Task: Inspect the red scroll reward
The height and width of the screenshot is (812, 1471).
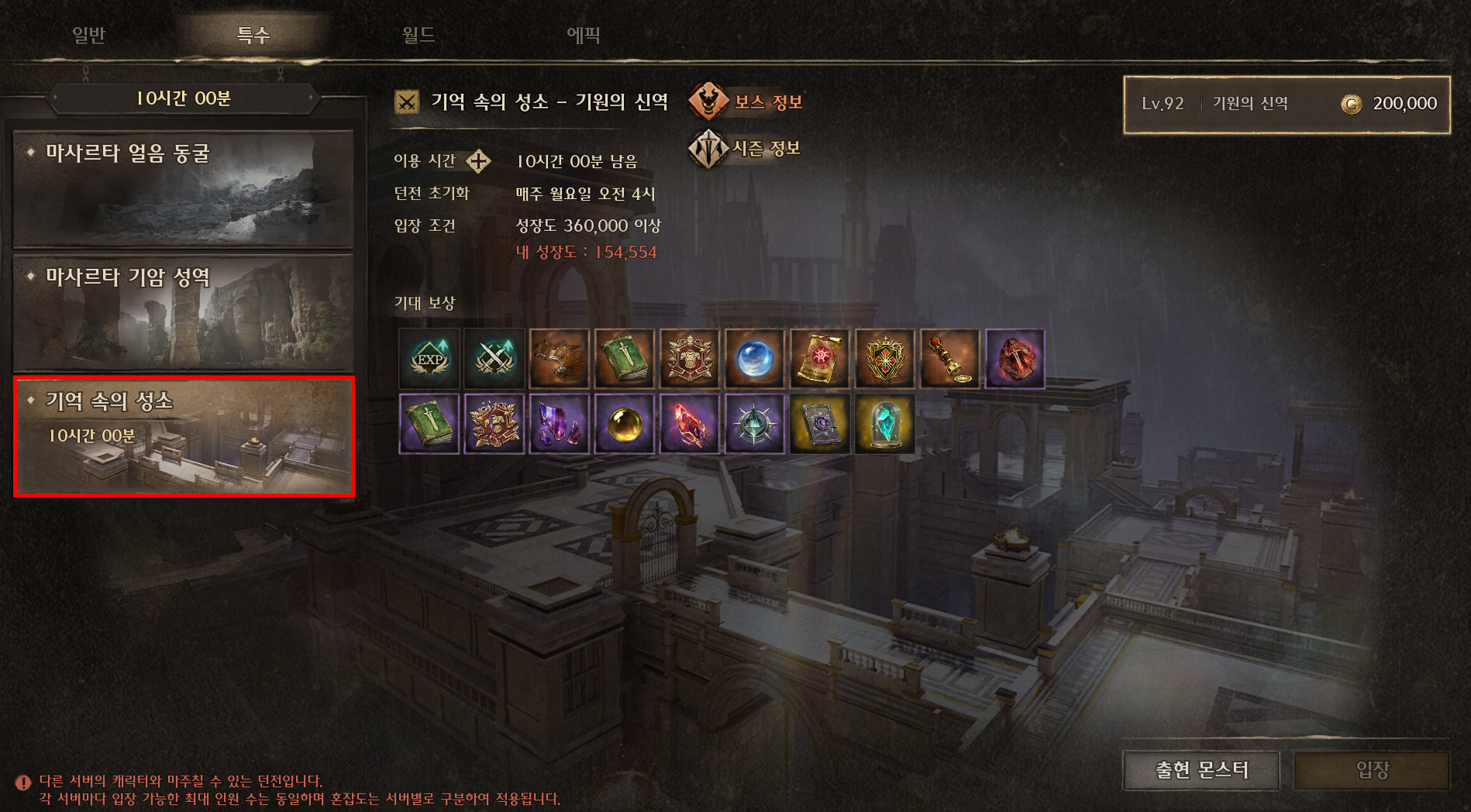Action: tap(820, 359)
